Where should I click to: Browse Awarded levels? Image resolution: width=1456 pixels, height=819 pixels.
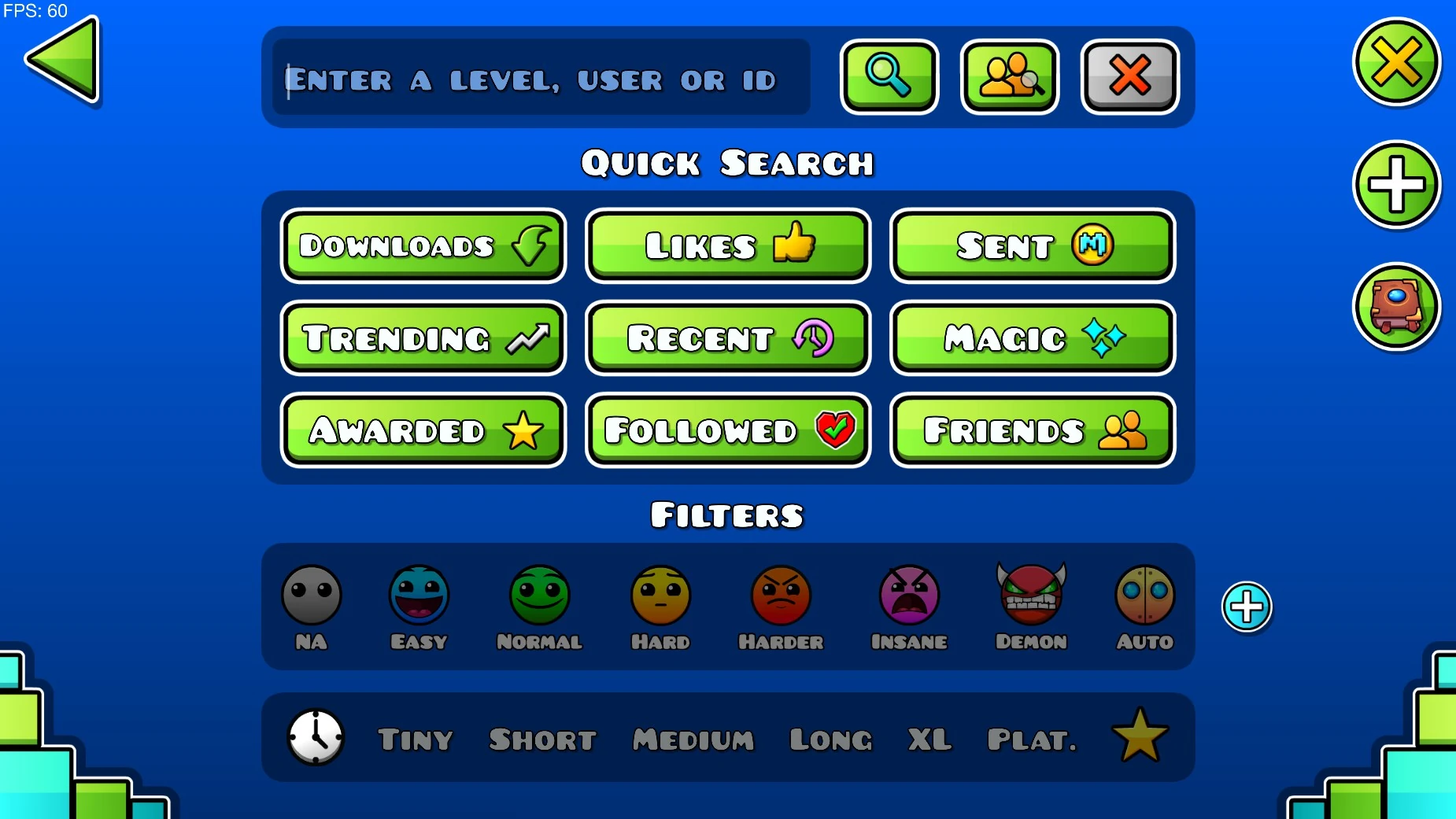[x=423, y=430]
